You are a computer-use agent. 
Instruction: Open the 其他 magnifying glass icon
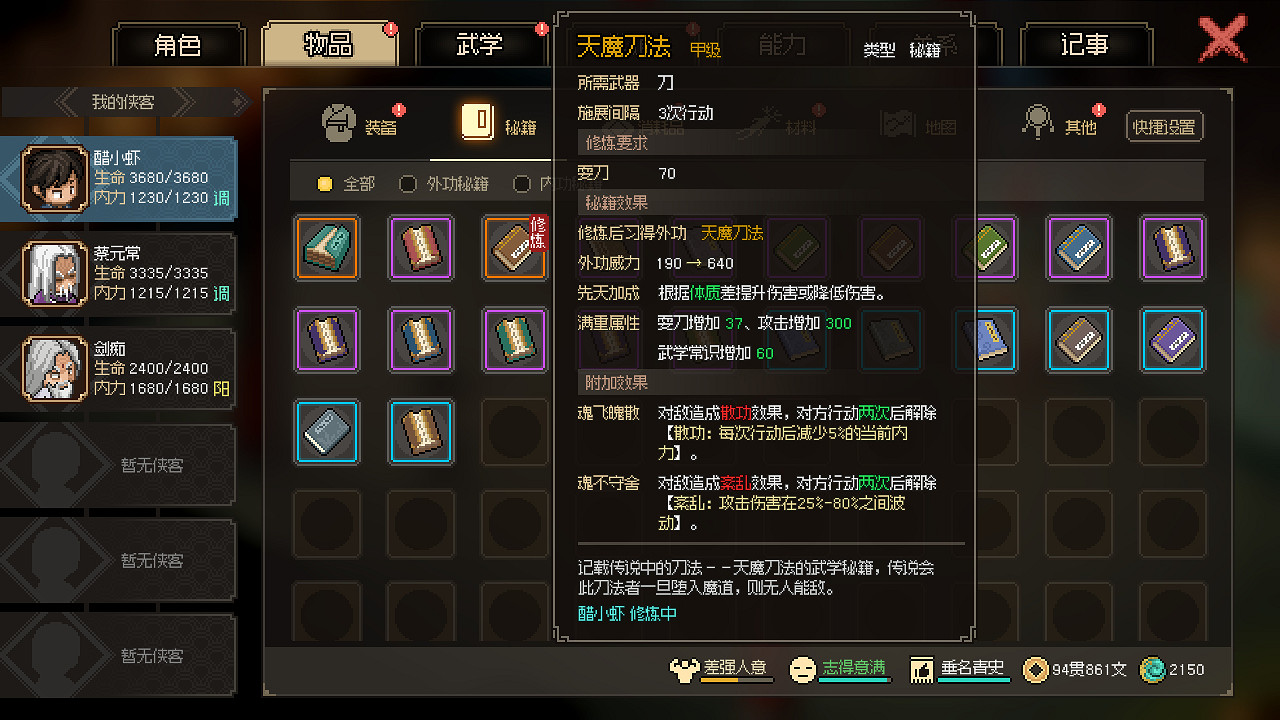[x=1037, y=120]
